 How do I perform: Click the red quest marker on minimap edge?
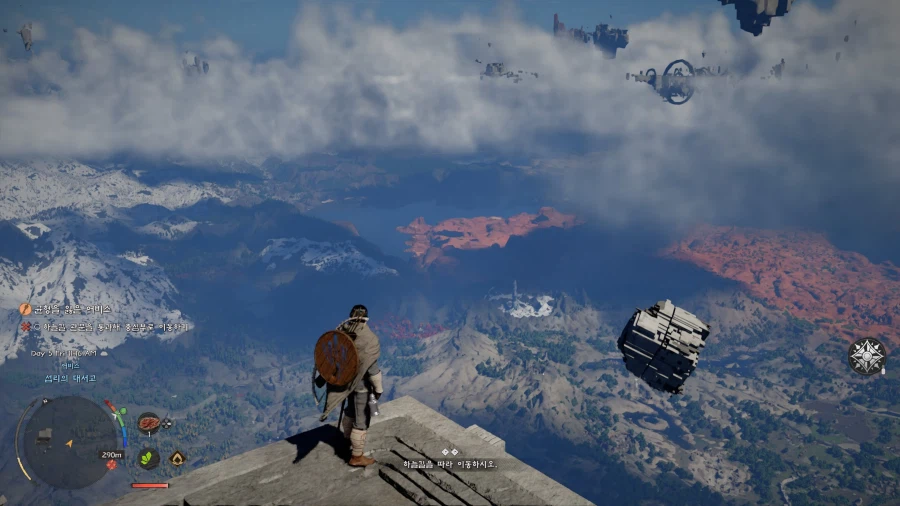click(x=112, y=465)
